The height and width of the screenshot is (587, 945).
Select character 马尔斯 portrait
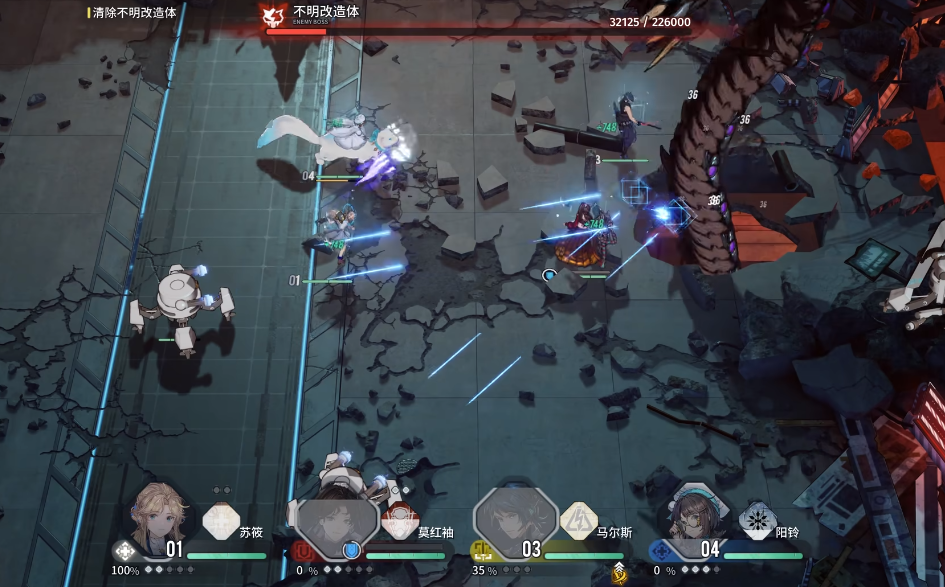[516, 519]
